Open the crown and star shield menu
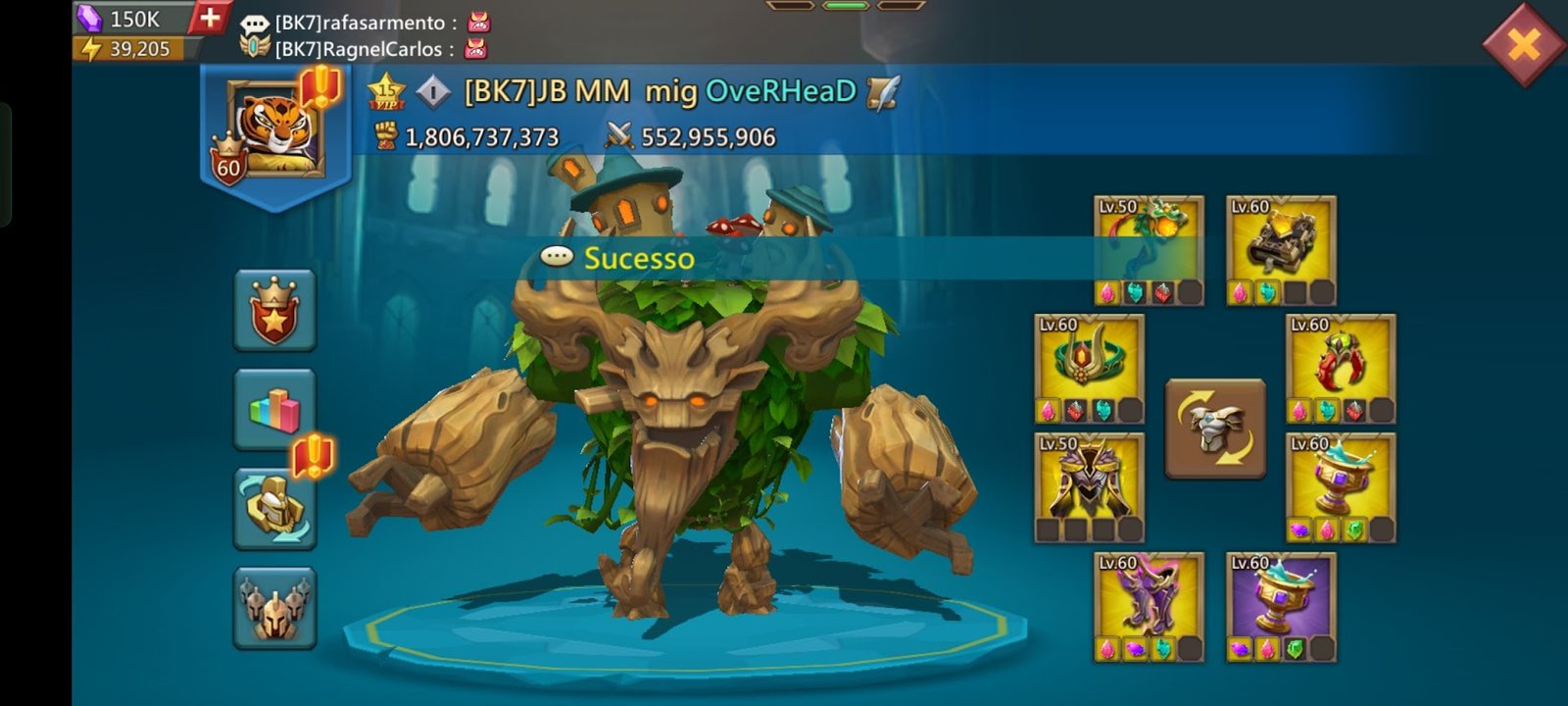 point(274,311)
